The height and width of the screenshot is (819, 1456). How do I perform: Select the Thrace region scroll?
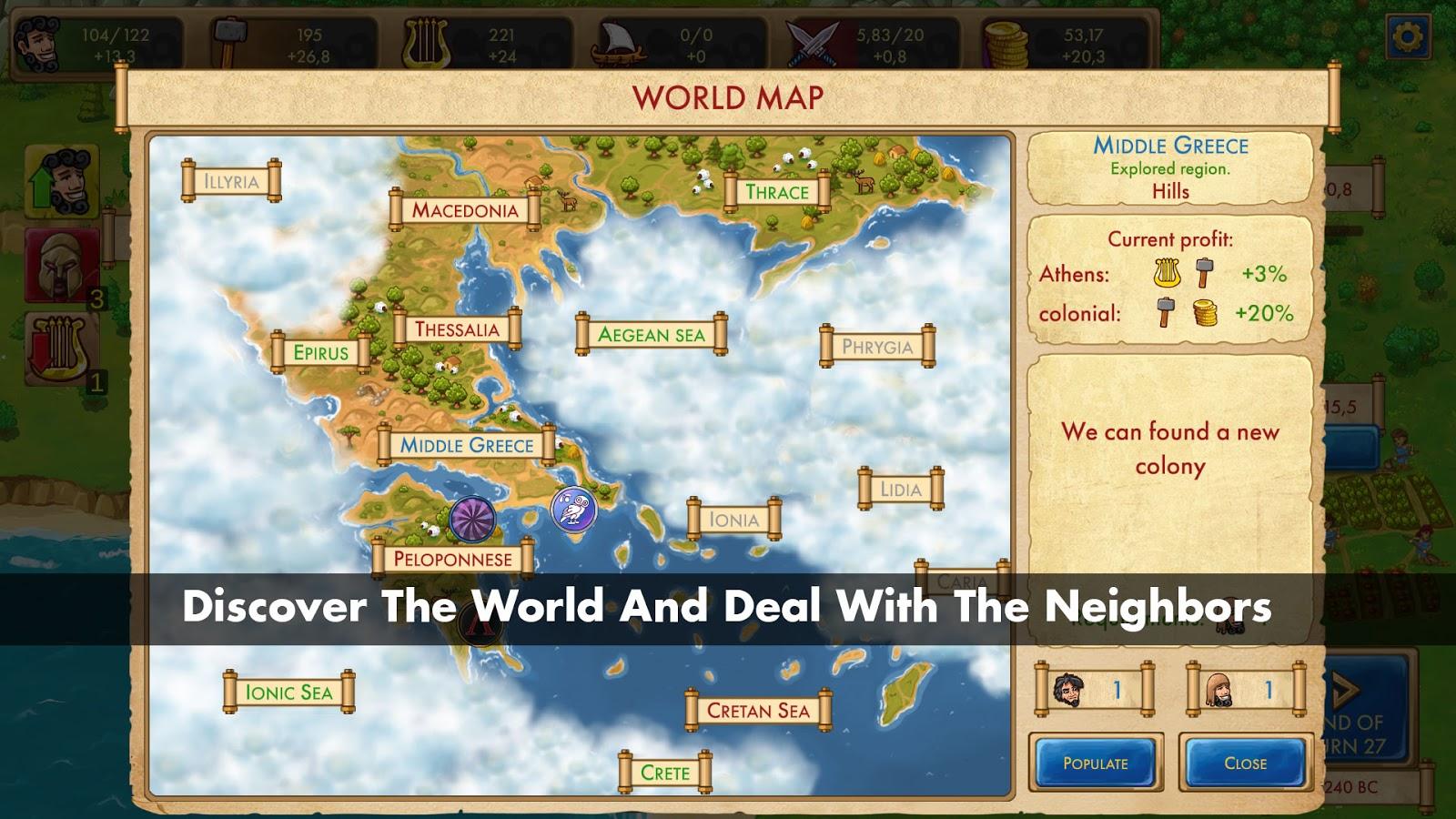[x=776, y=192]
